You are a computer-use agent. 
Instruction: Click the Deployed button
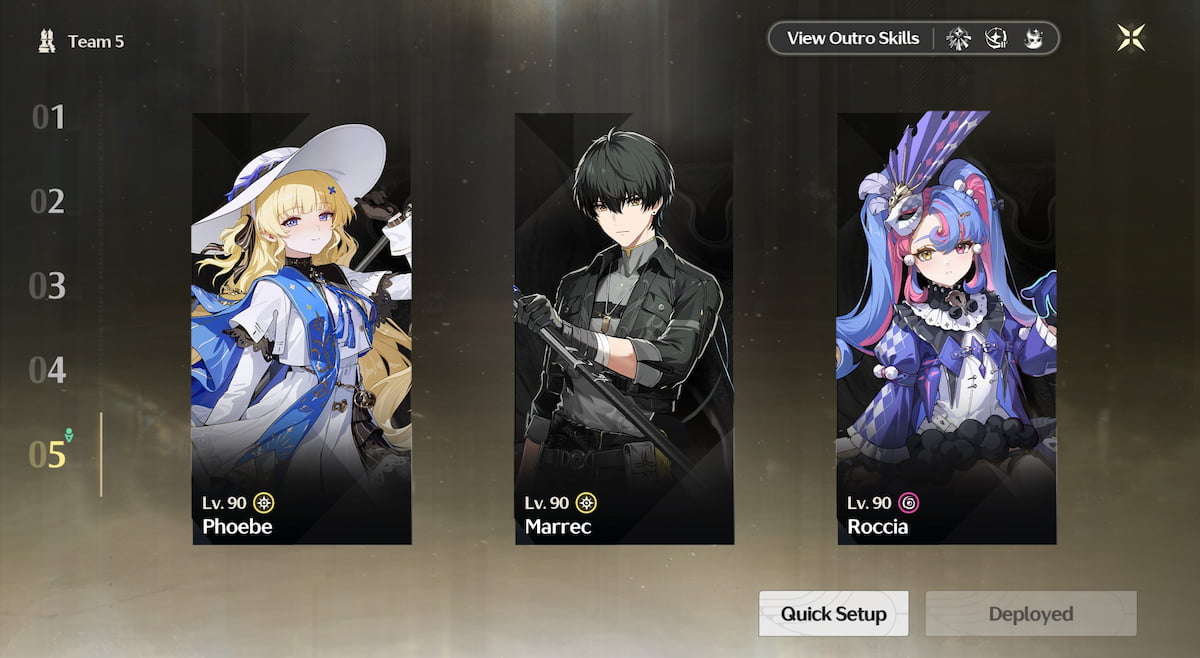[1030, 613]
